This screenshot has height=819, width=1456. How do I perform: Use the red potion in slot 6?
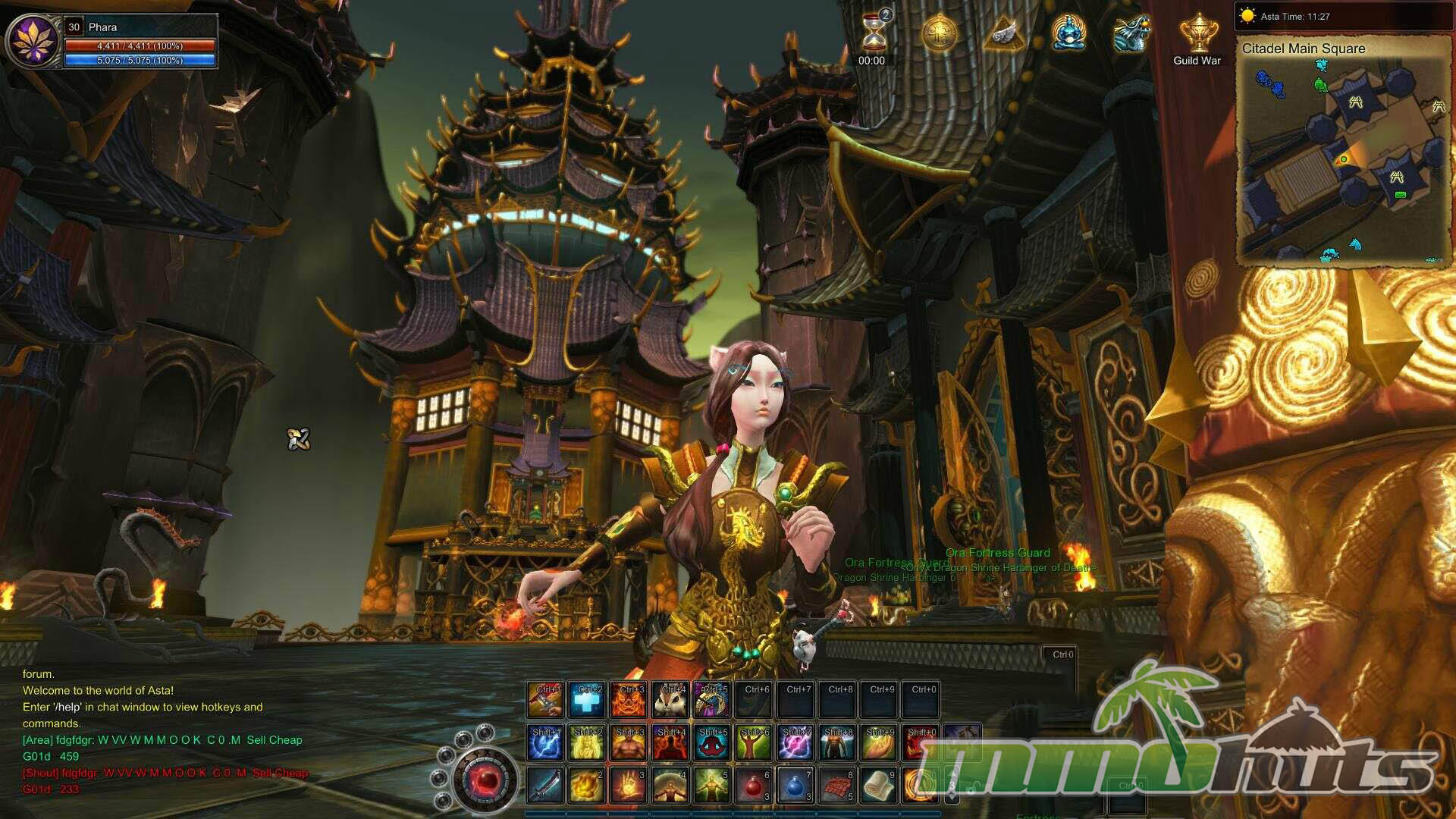(753, 785)
